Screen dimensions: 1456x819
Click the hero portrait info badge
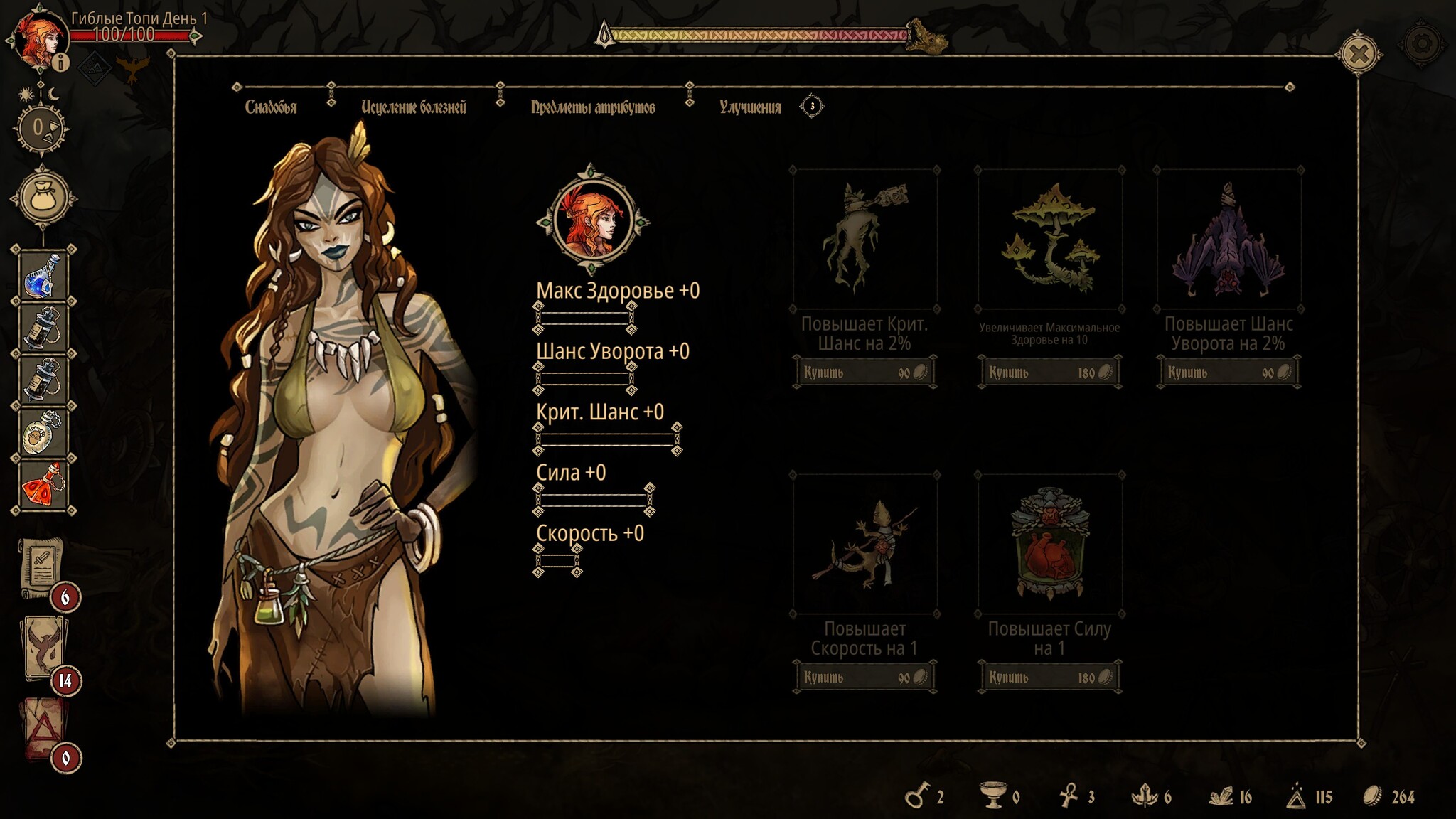tap(62, 63)
